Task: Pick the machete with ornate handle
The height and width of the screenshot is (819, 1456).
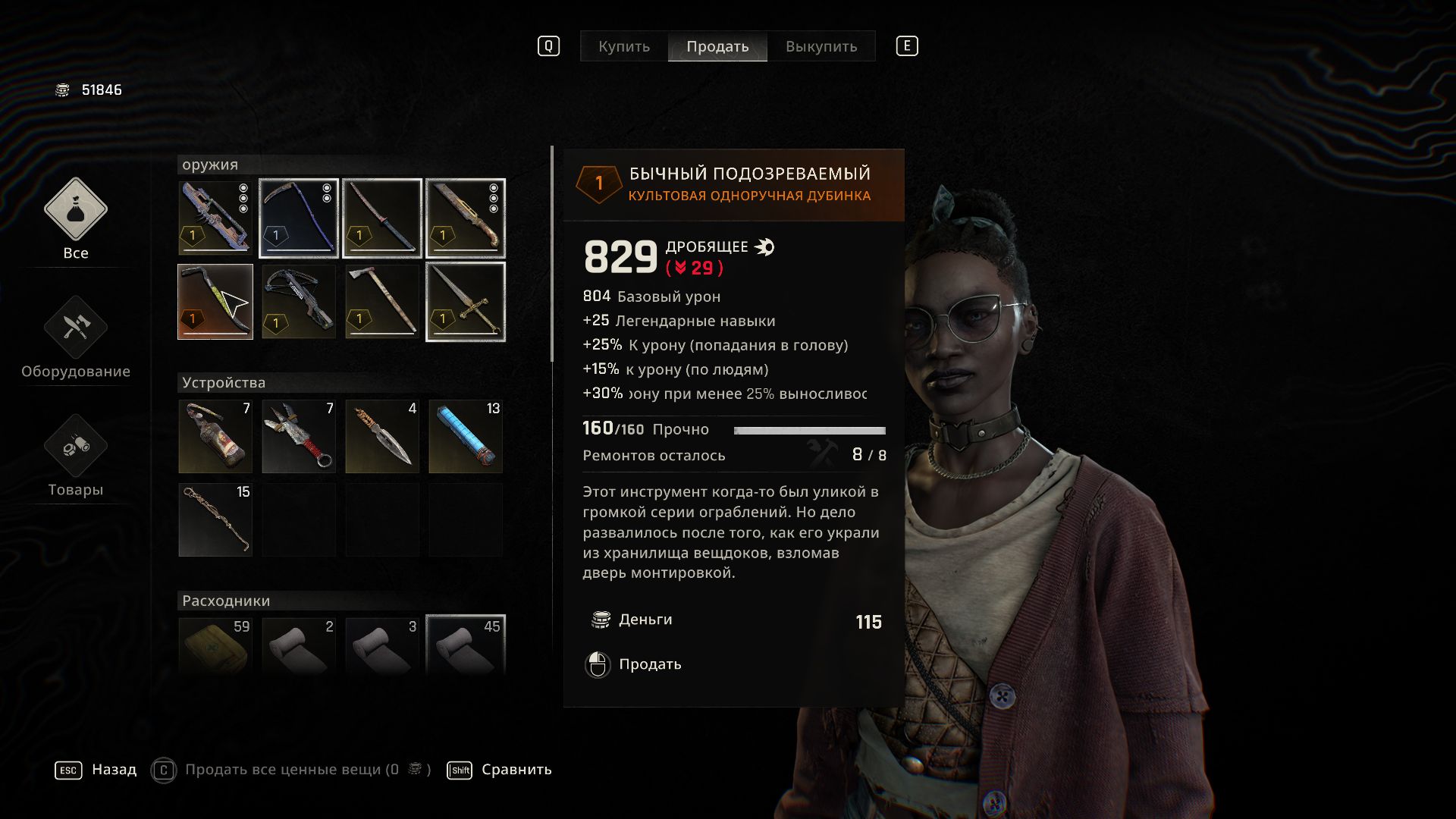Action: point(466,218)
